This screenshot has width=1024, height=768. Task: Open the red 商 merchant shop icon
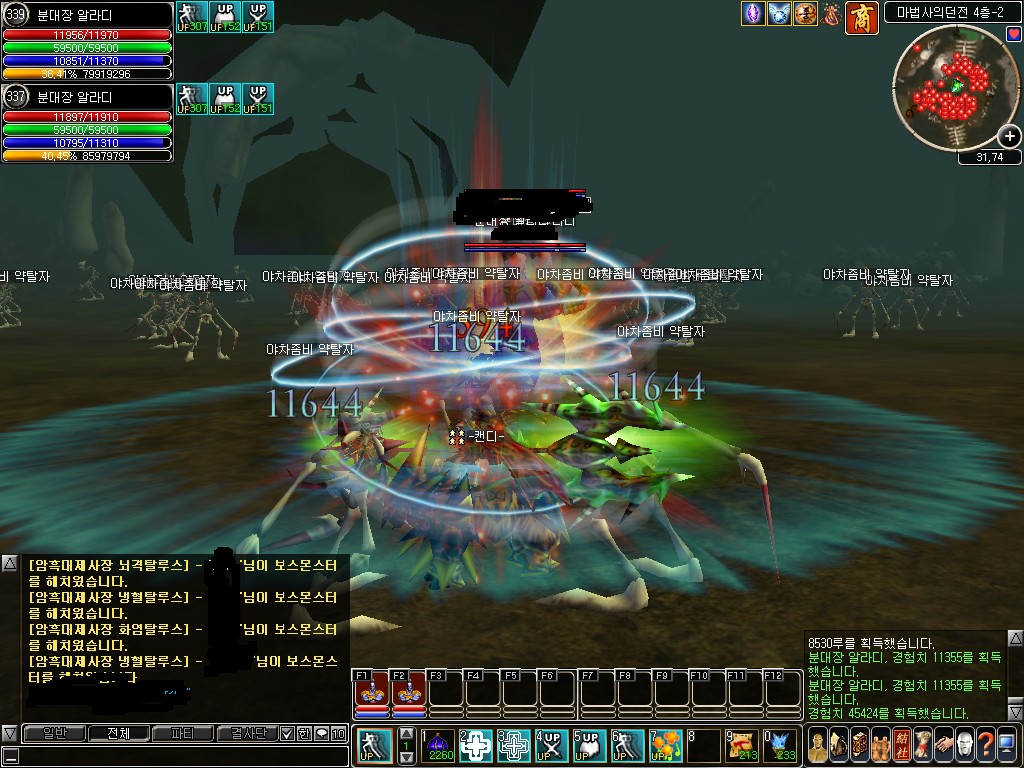861,17
